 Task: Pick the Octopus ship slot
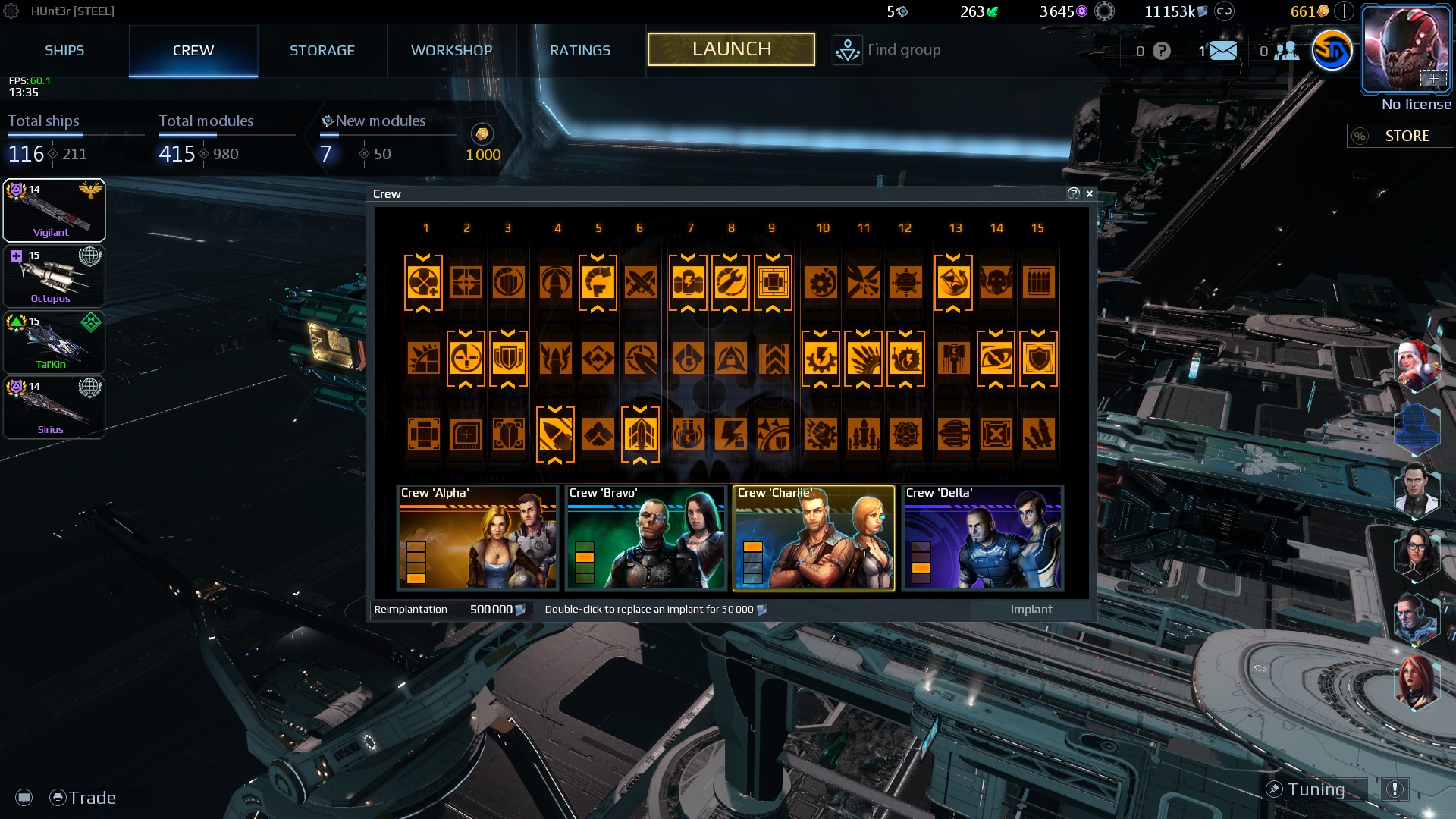coord(54,277)
